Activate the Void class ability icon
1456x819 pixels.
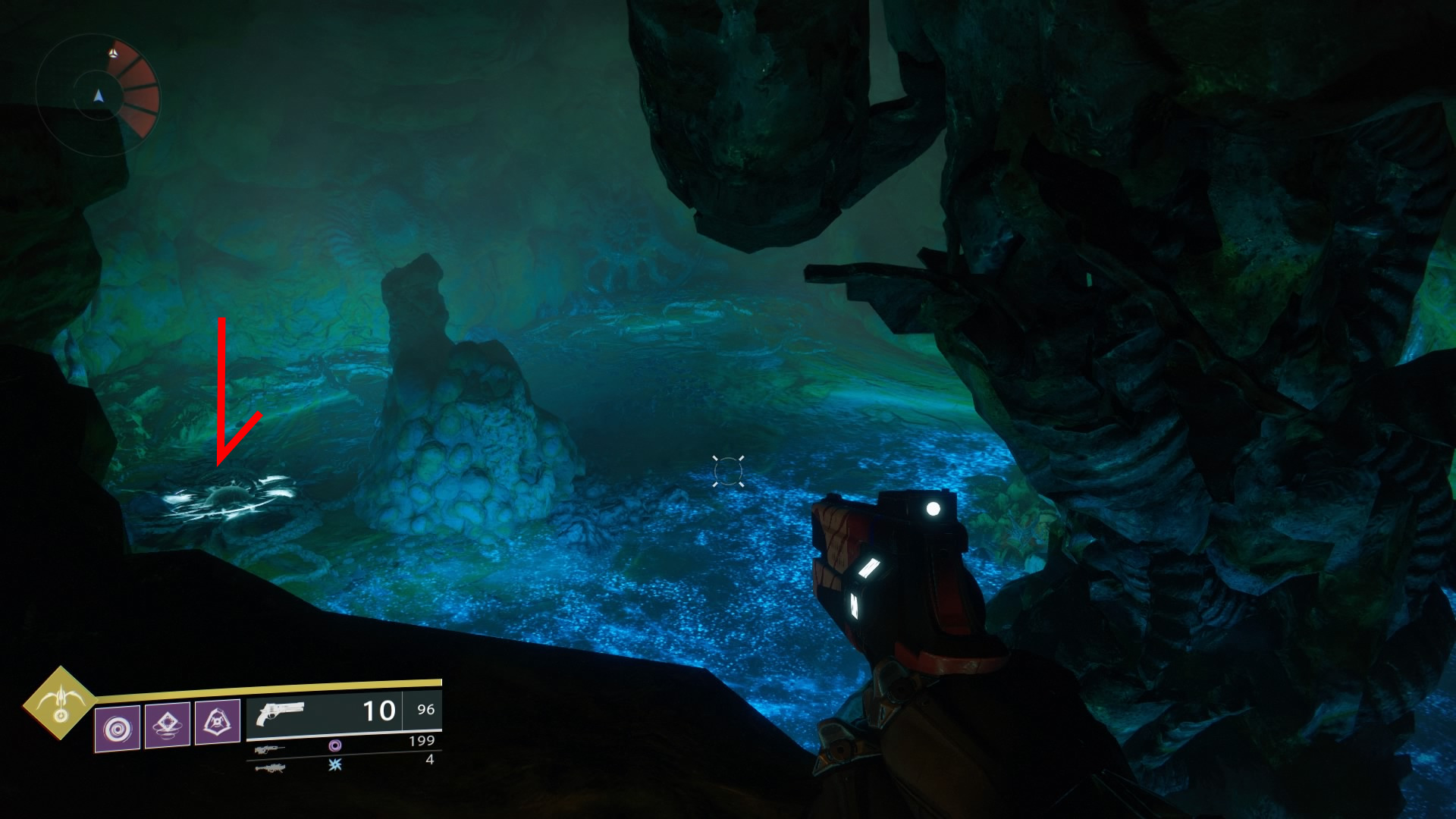click(218, 722)
